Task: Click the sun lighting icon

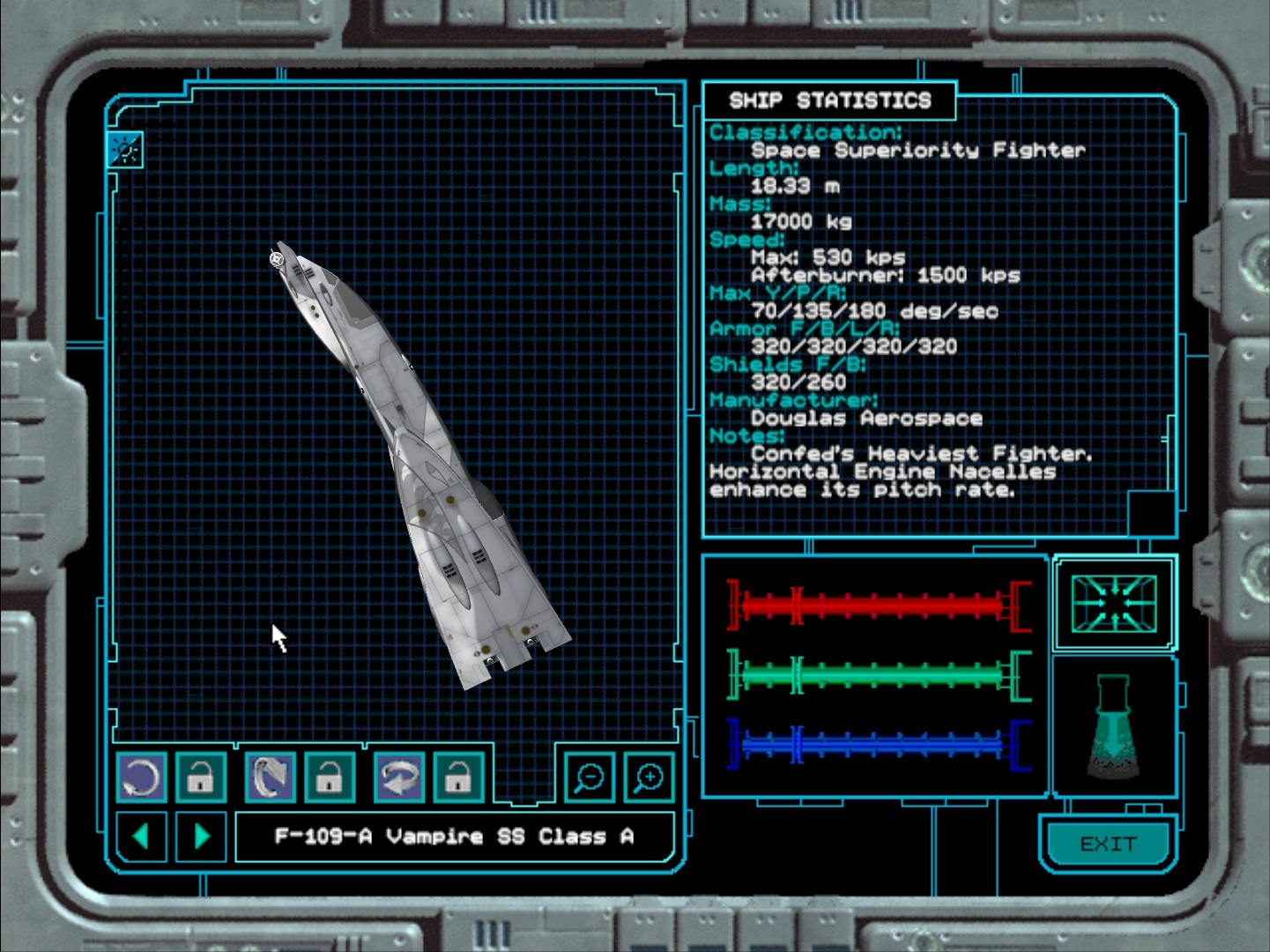Action: tap(125, 151)
